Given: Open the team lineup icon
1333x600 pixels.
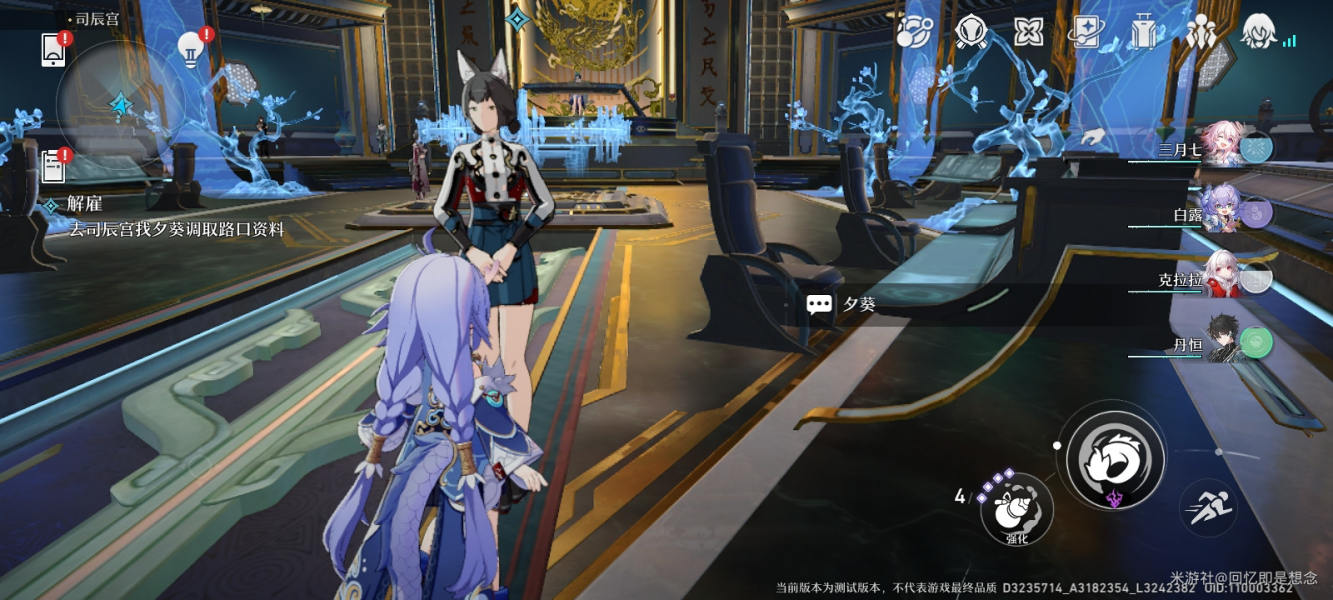Looking at the screenshot, I should pos(1199,32).
